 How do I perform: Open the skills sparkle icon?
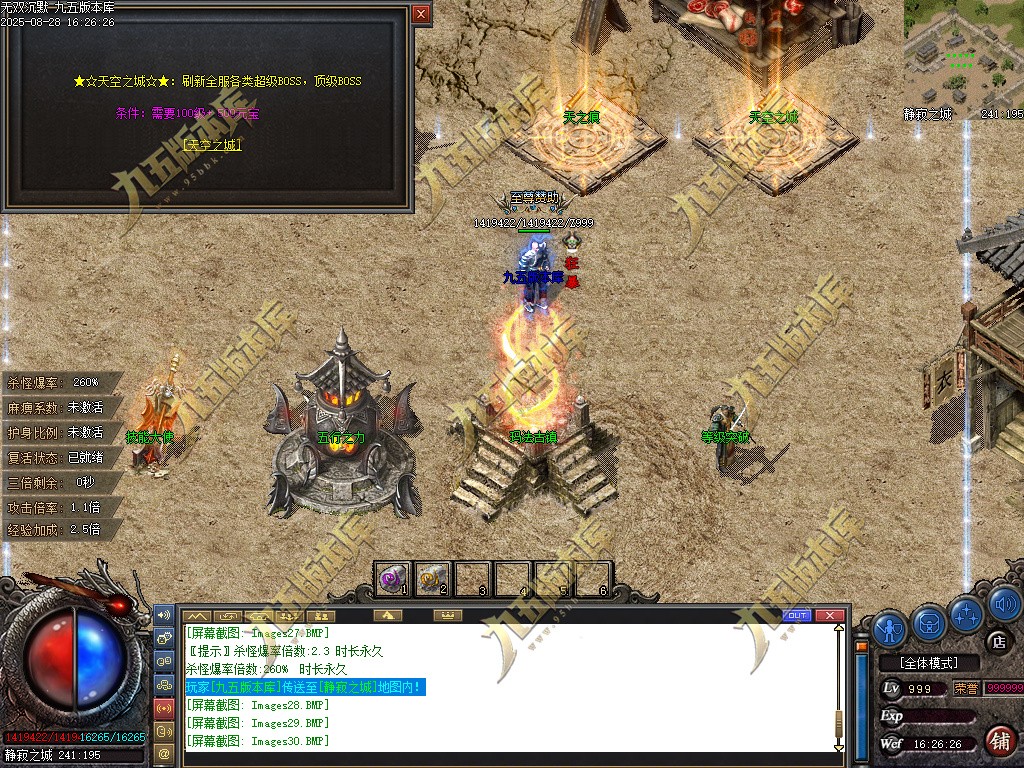coord(967,614)
